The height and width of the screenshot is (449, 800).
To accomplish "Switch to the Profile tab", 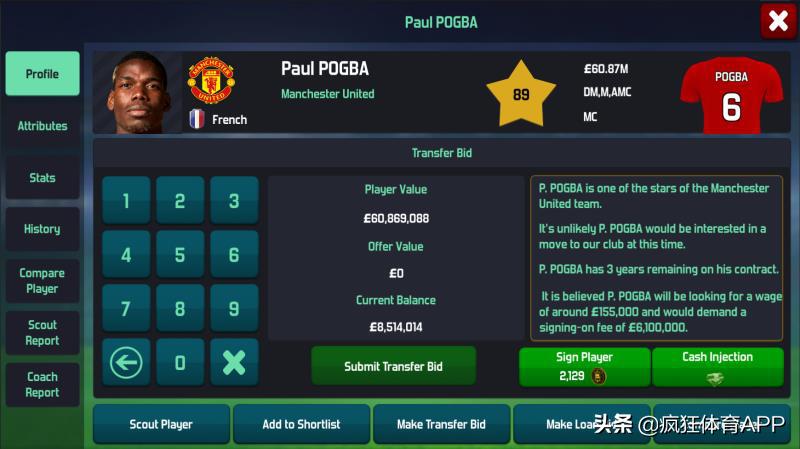I will (42, 74).
